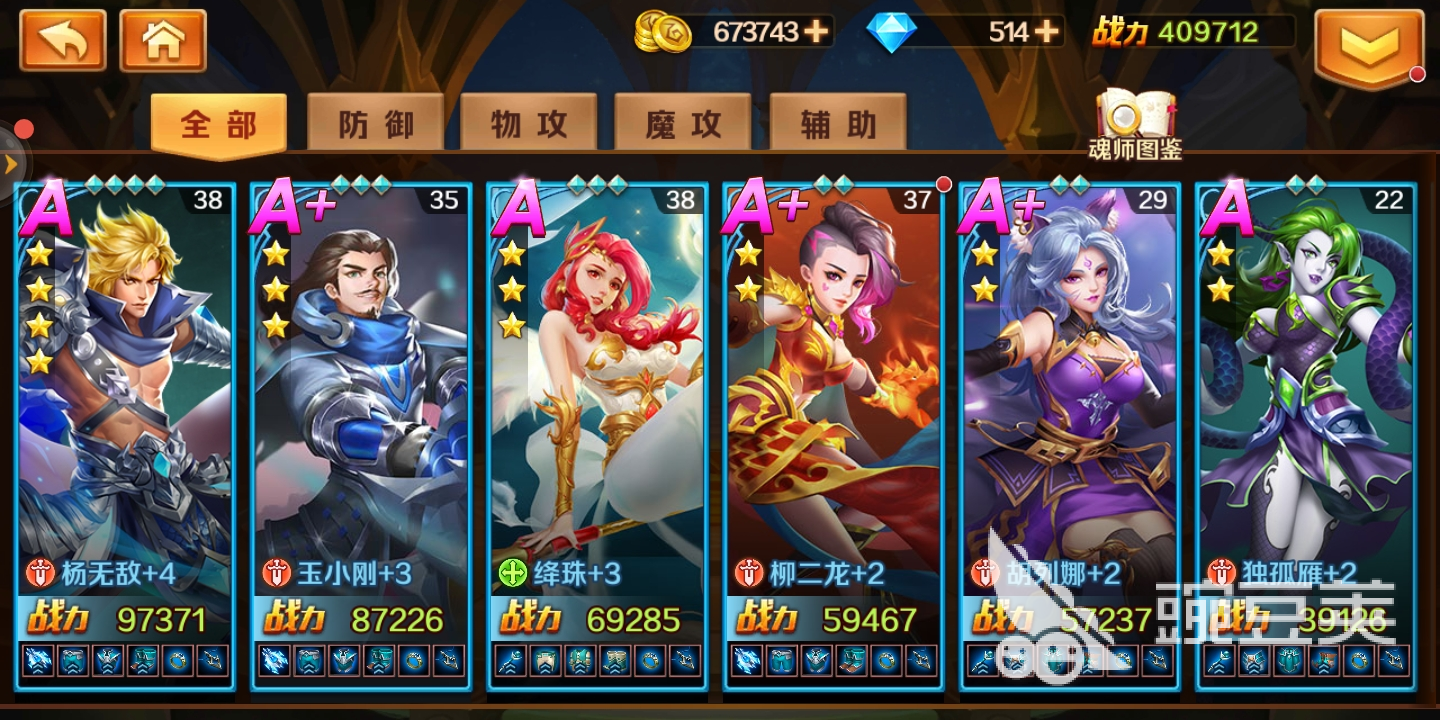The height and width of the screenshot is (720, 1440).
Task: Collapse the 防御 filter dropdown tab
Action: coord(374,121)
